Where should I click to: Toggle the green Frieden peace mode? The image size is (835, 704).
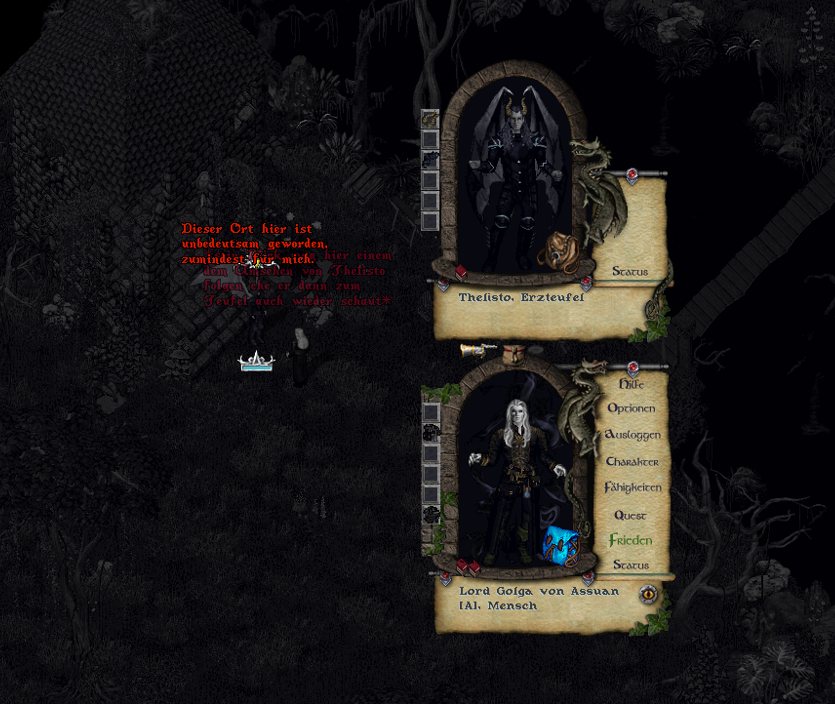(630, 540)
